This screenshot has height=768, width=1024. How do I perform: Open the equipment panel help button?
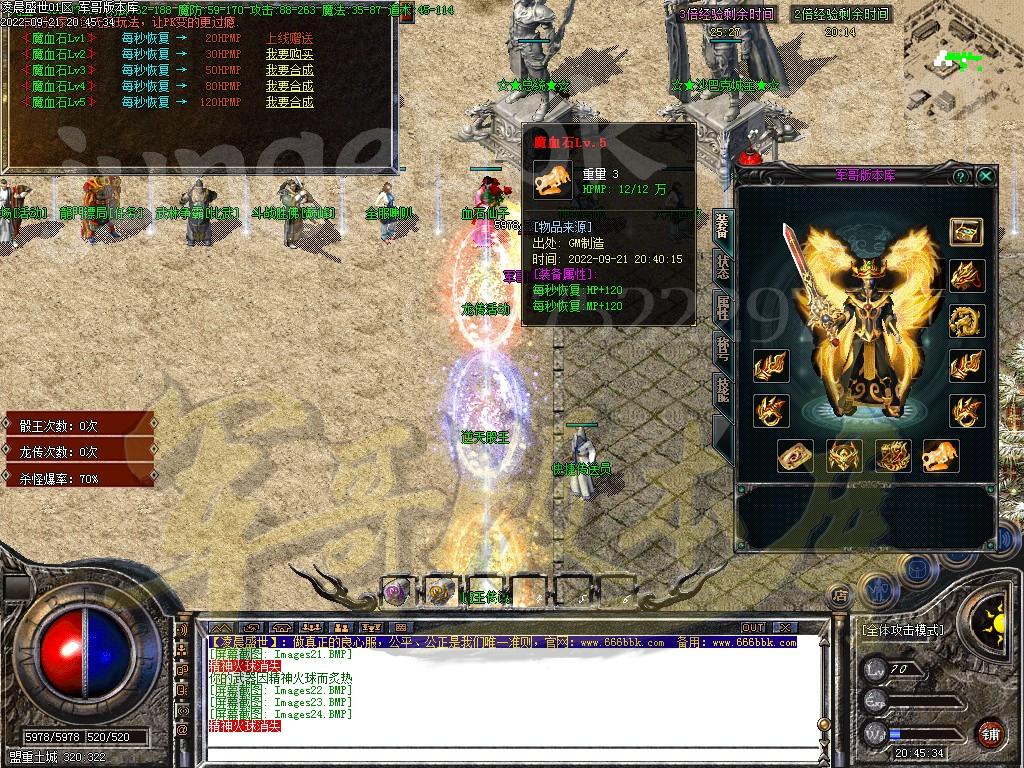[960, 176]
